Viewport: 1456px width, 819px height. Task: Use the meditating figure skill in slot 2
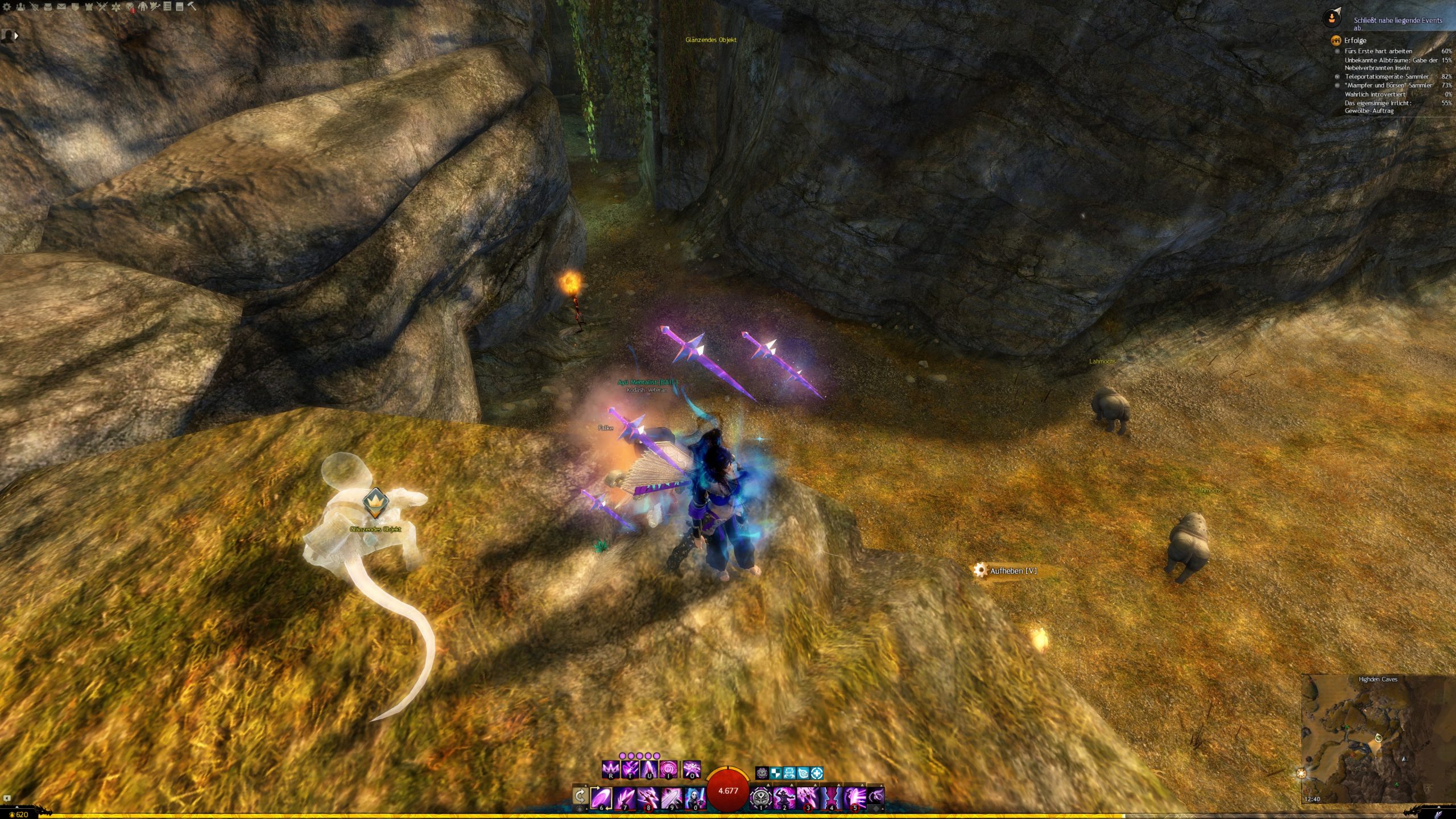coord(784,797)
